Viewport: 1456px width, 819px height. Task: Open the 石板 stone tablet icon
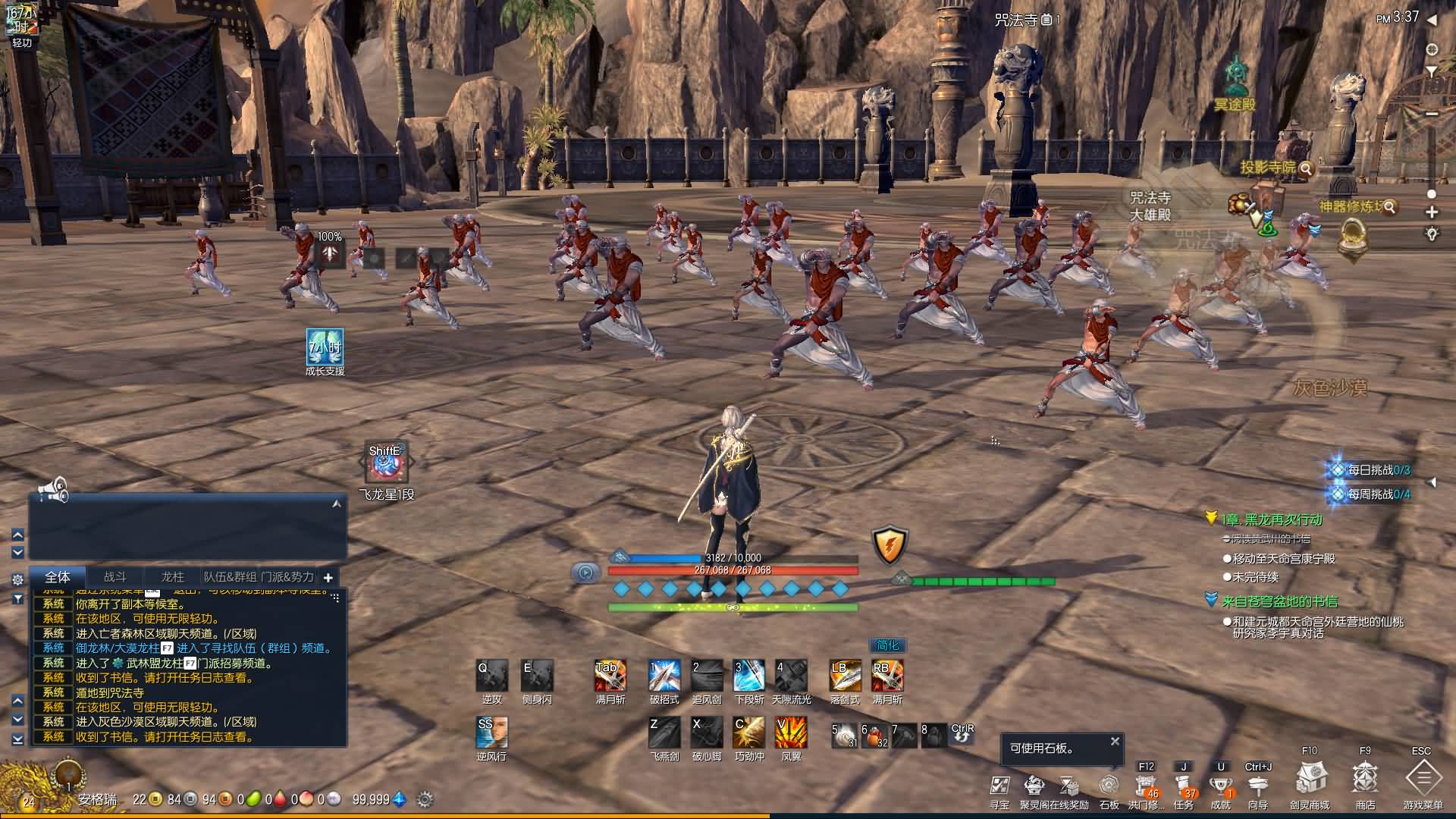1109,785
